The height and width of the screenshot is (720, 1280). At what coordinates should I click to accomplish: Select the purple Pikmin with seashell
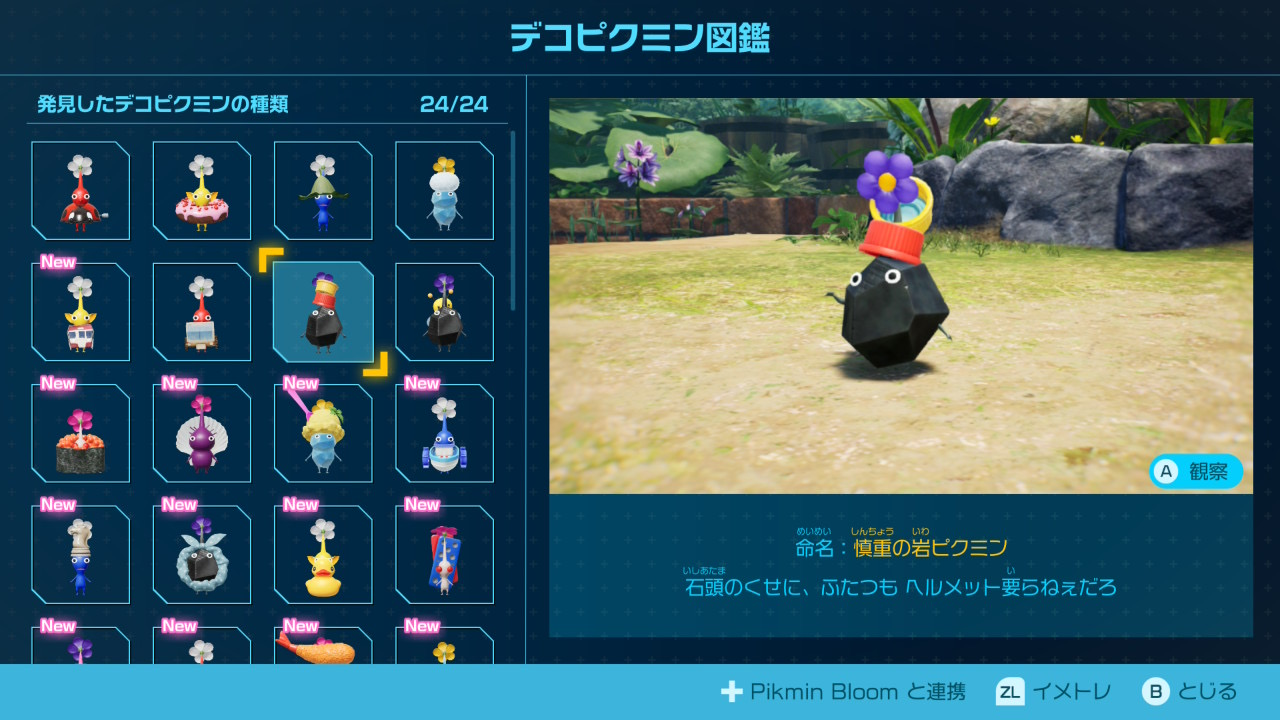[202, 433]
